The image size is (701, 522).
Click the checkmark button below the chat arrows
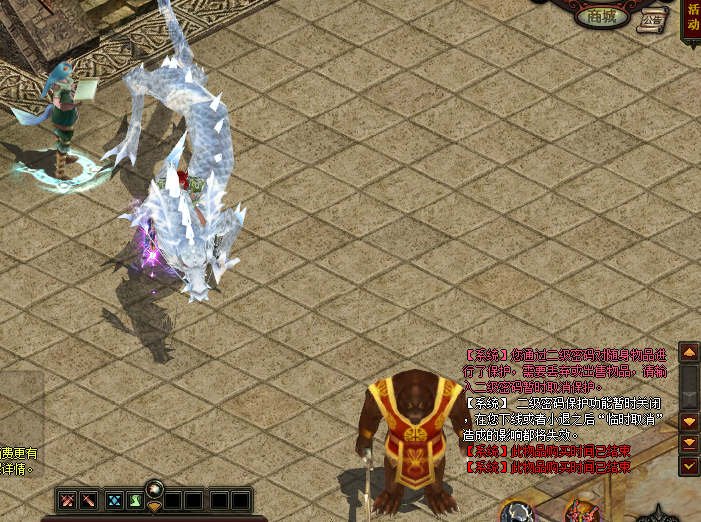689,465
